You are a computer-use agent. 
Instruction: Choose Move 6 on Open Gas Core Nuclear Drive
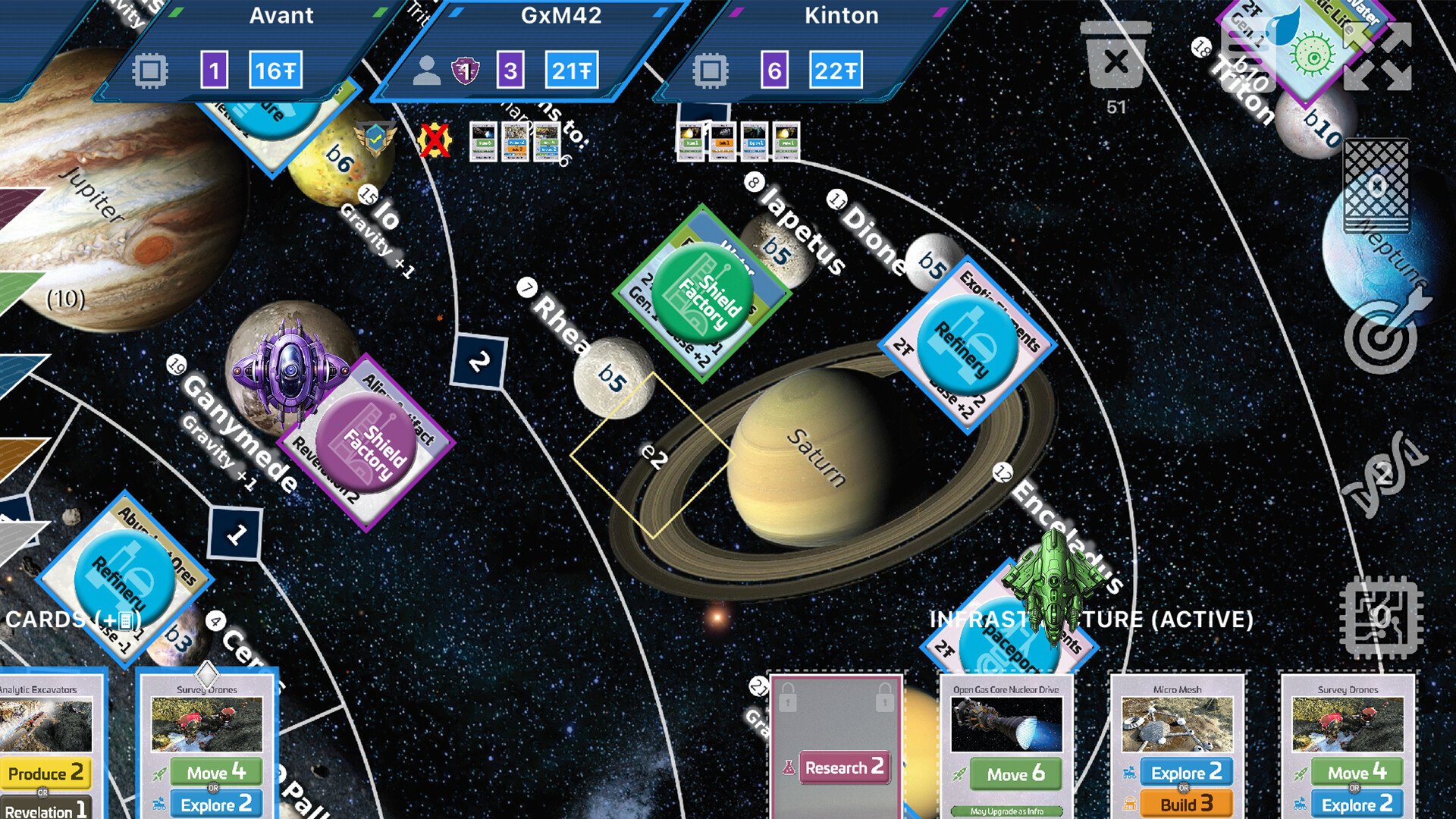pyautogui.click(x=1015, y=774)
